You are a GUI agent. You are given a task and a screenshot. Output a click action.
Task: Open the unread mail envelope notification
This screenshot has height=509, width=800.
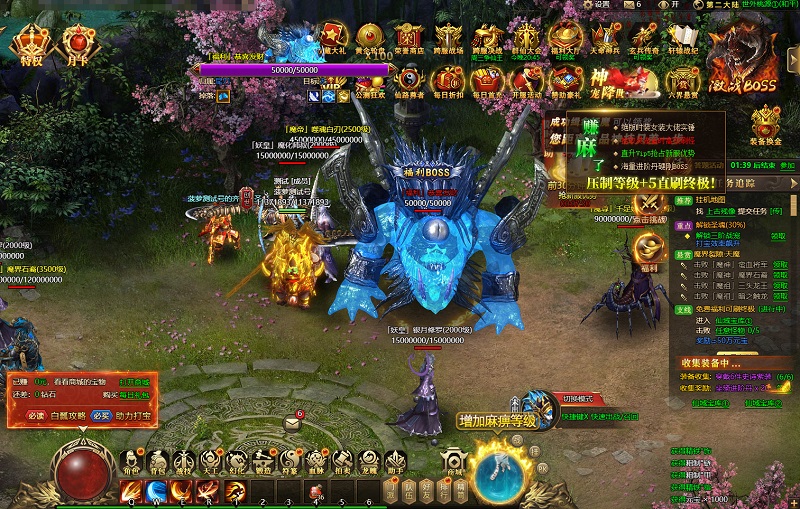(292, 423)
